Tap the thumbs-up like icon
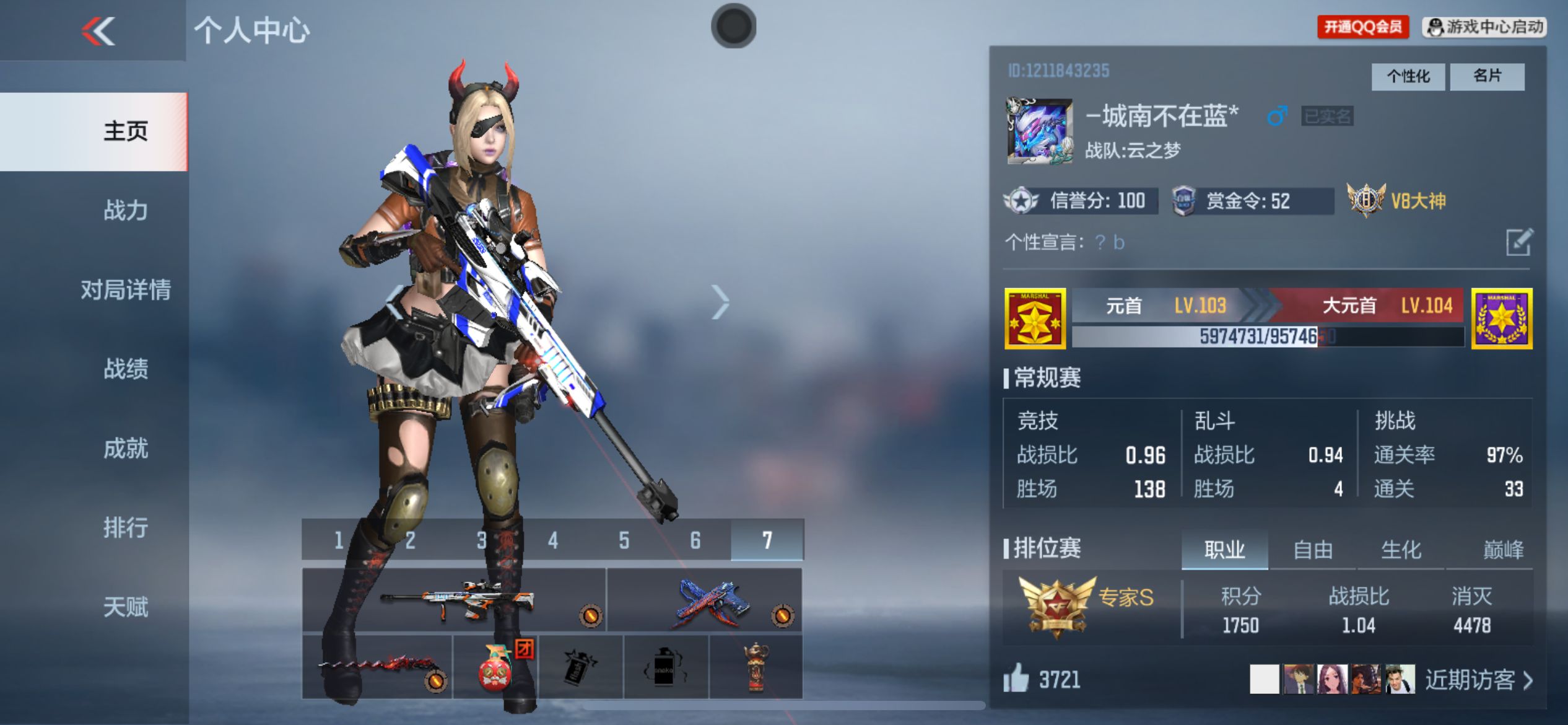The height and width of the screenshot is (725, 1568). click(x=1016, y=679)
